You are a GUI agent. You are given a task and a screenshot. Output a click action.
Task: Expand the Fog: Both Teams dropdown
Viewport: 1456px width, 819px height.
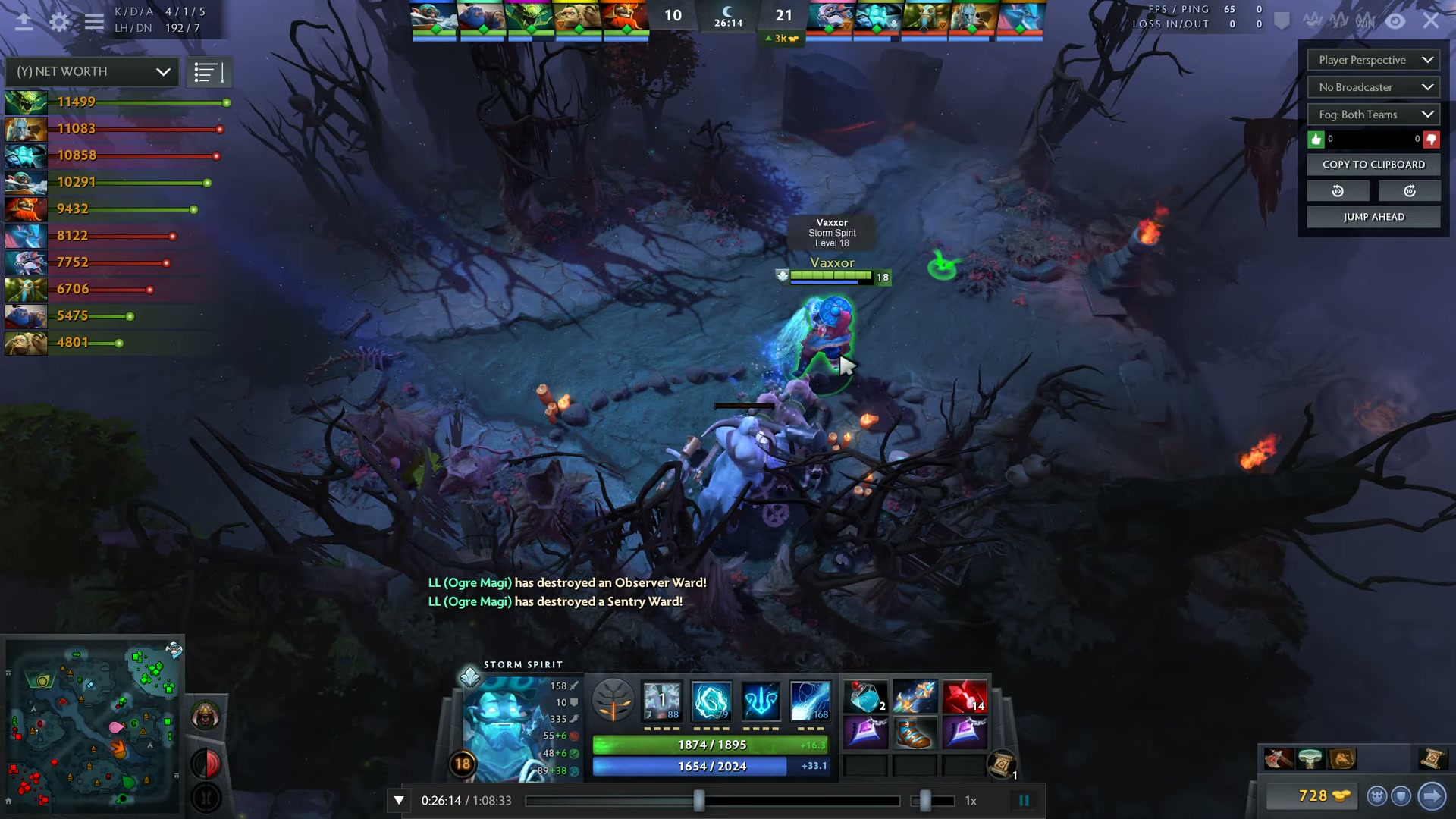tap(1373, 114)
